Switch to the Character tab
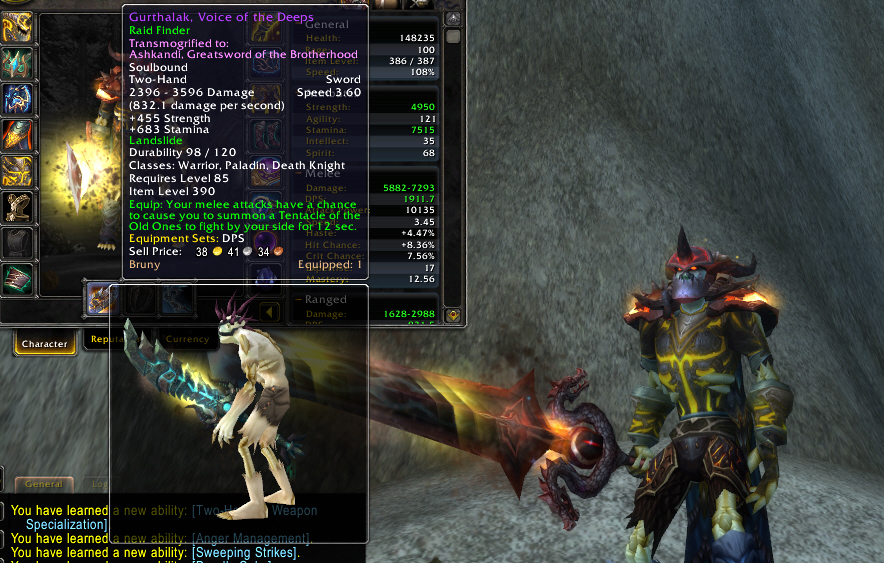This screenshot has width=884, height=563. (44, 343)
